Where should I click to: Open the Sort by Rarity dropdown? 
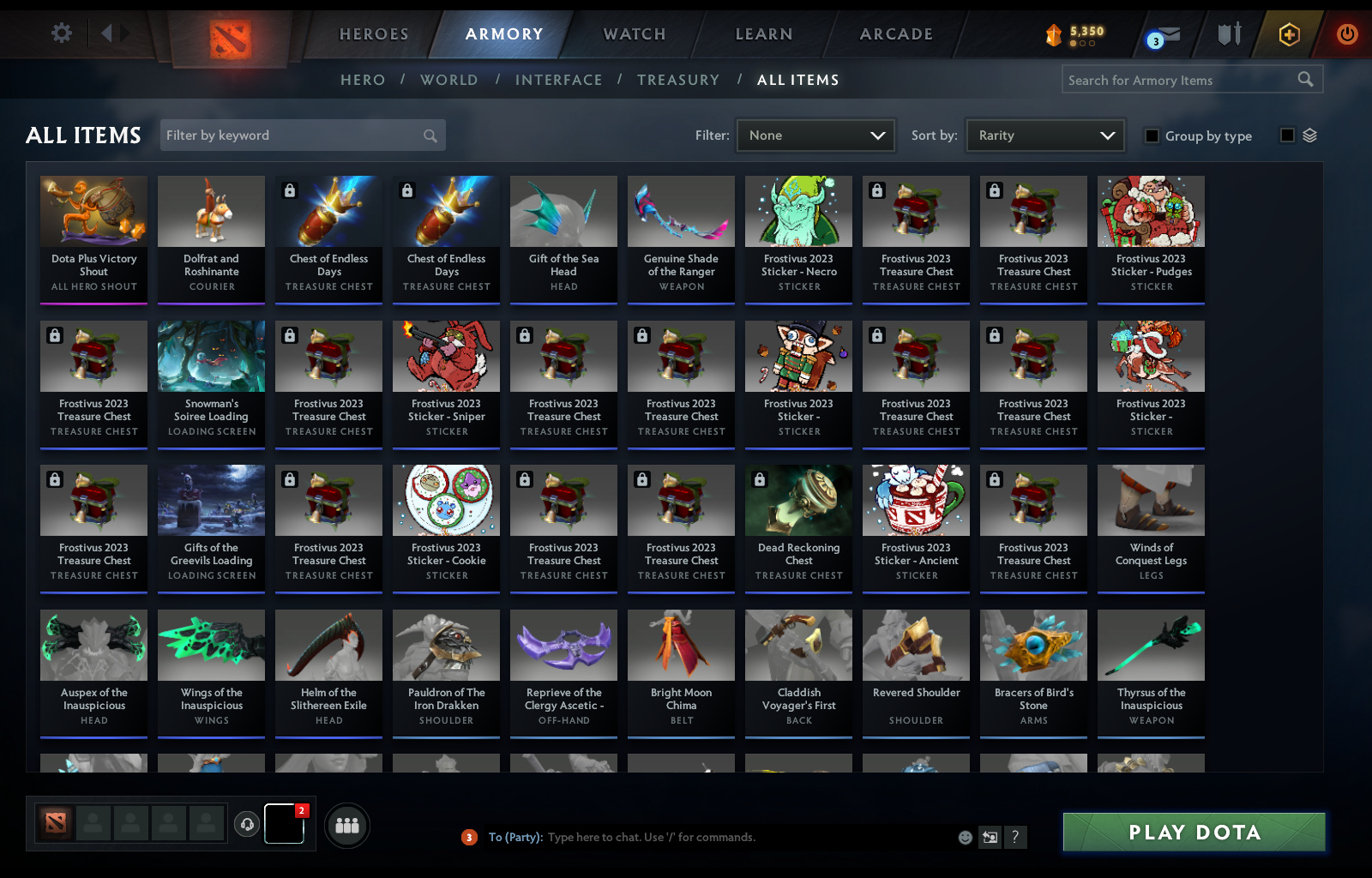point(1044,135)
